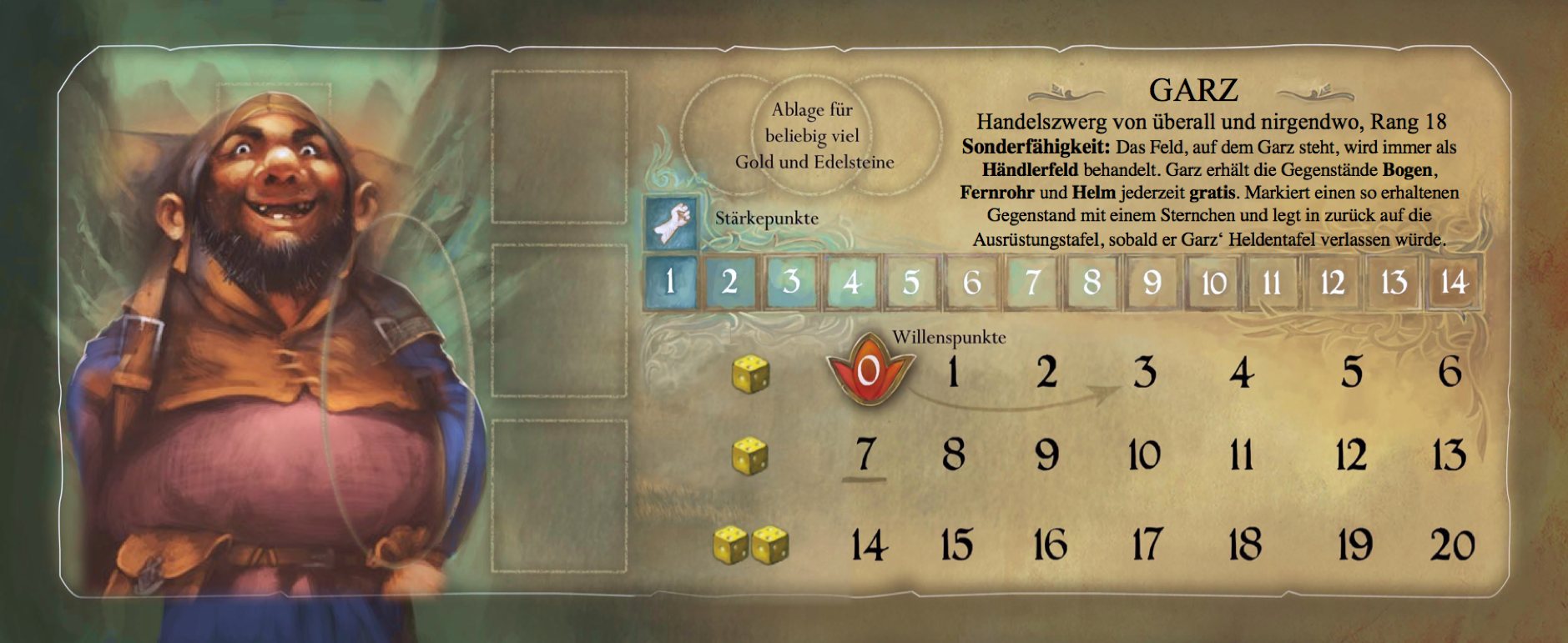Click the pair of yellow dice
The height and width of the screenshot is (643, 1568).
click(751, 545)
